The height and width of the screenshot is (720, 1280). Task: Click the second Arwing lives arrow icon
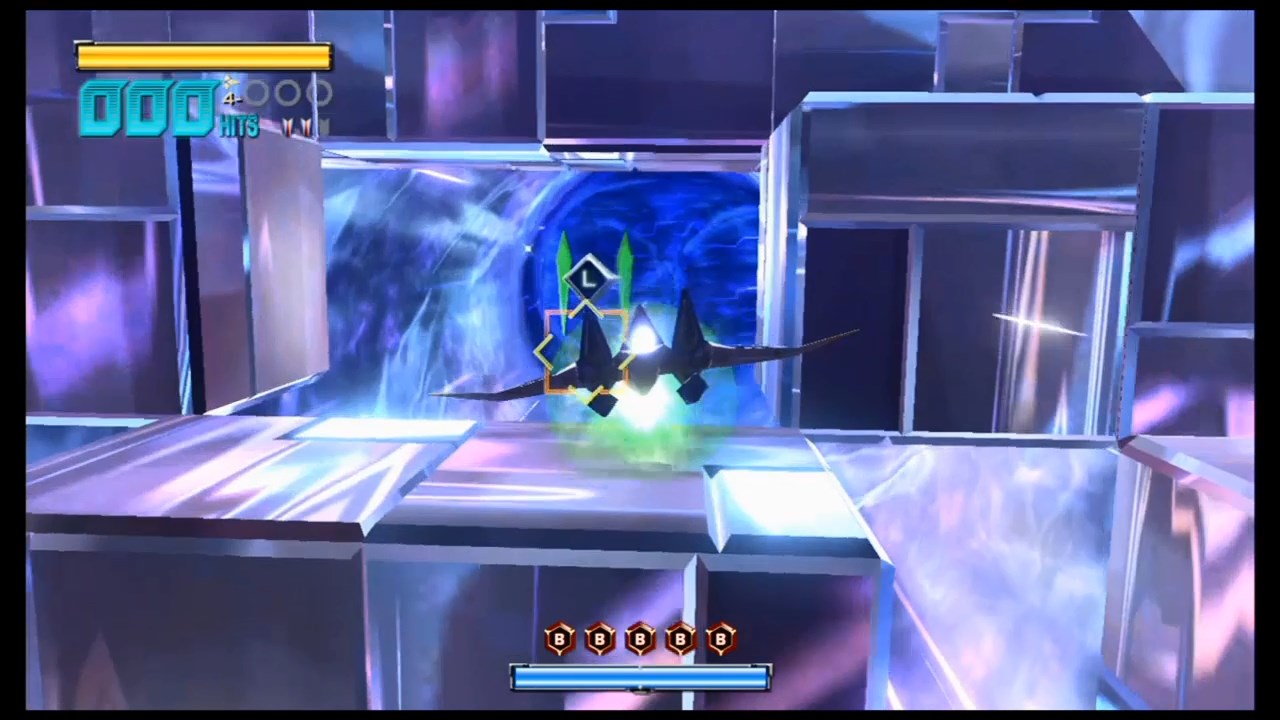tap(306, 124)
